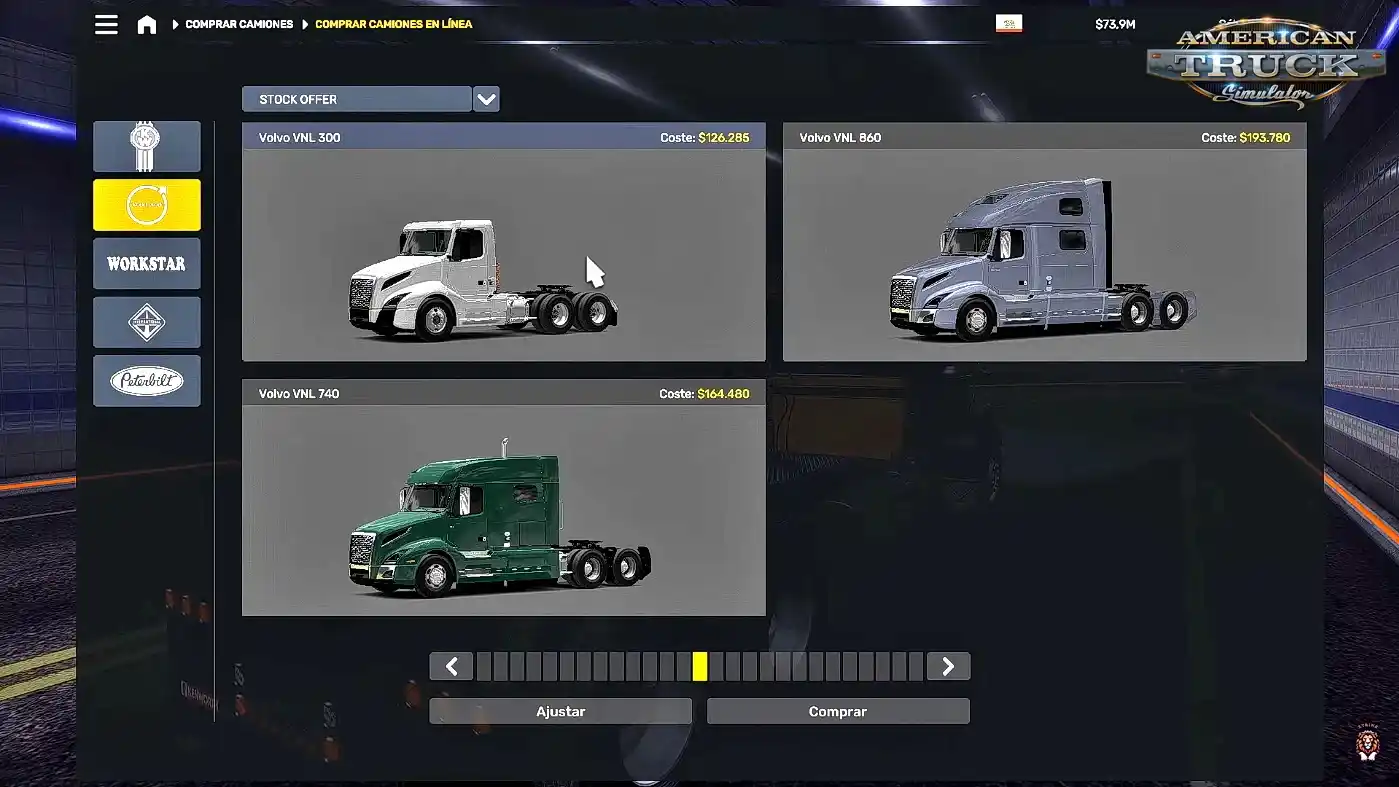This screenshot has height=787, width=1399.
Task: Switch to the Workstar brand tab
Action: click(147, 264)
